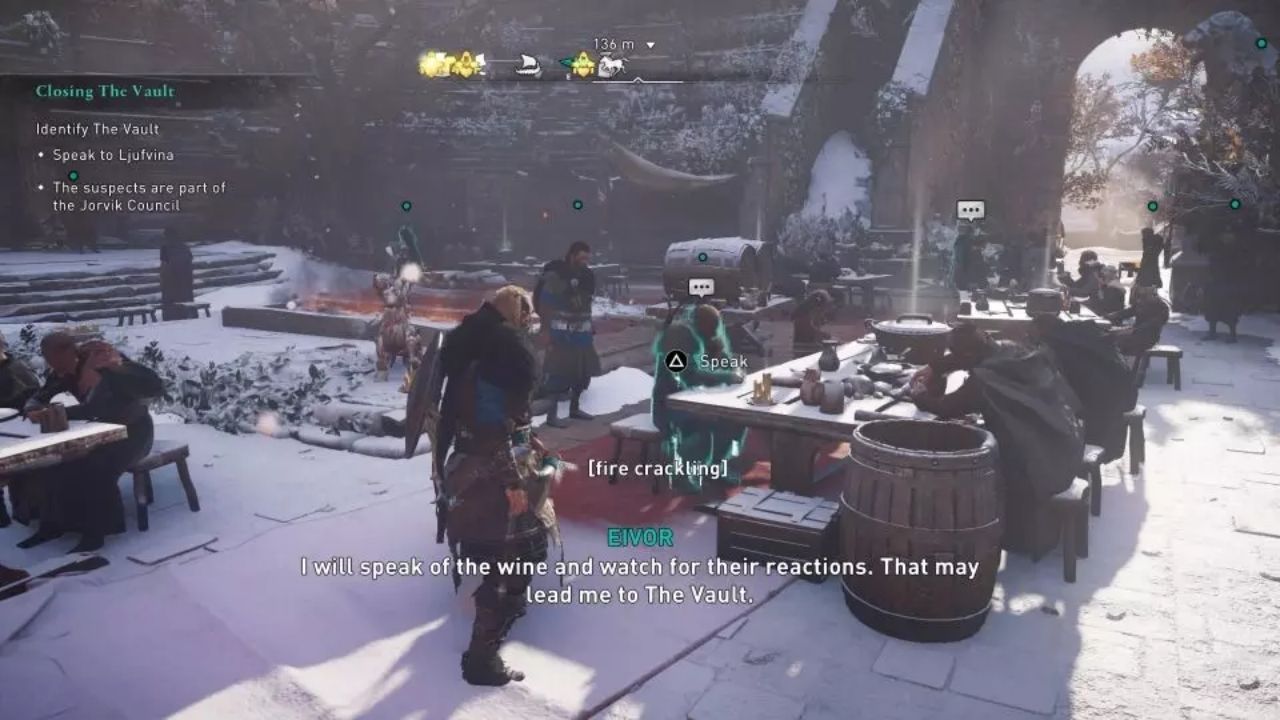Image resolution: width=1280 pixels, height=720 pixels.
Task: Select the green quest objective arrow on compass
Action: (x=567, y=62)
